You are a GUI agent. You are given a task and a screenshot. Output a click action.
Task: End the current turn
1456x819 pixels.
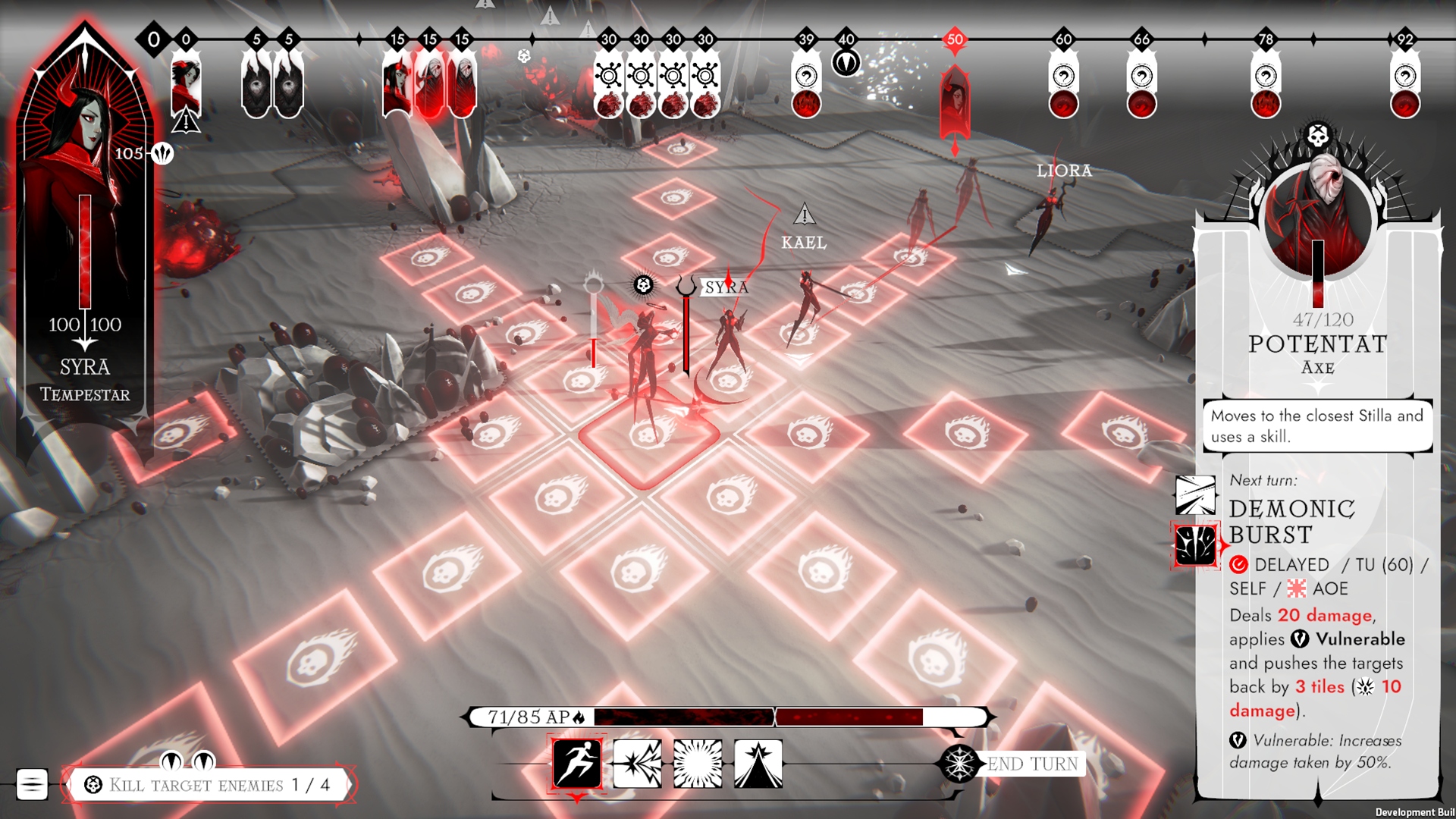pyautogui.click(x=1031, y=764)
